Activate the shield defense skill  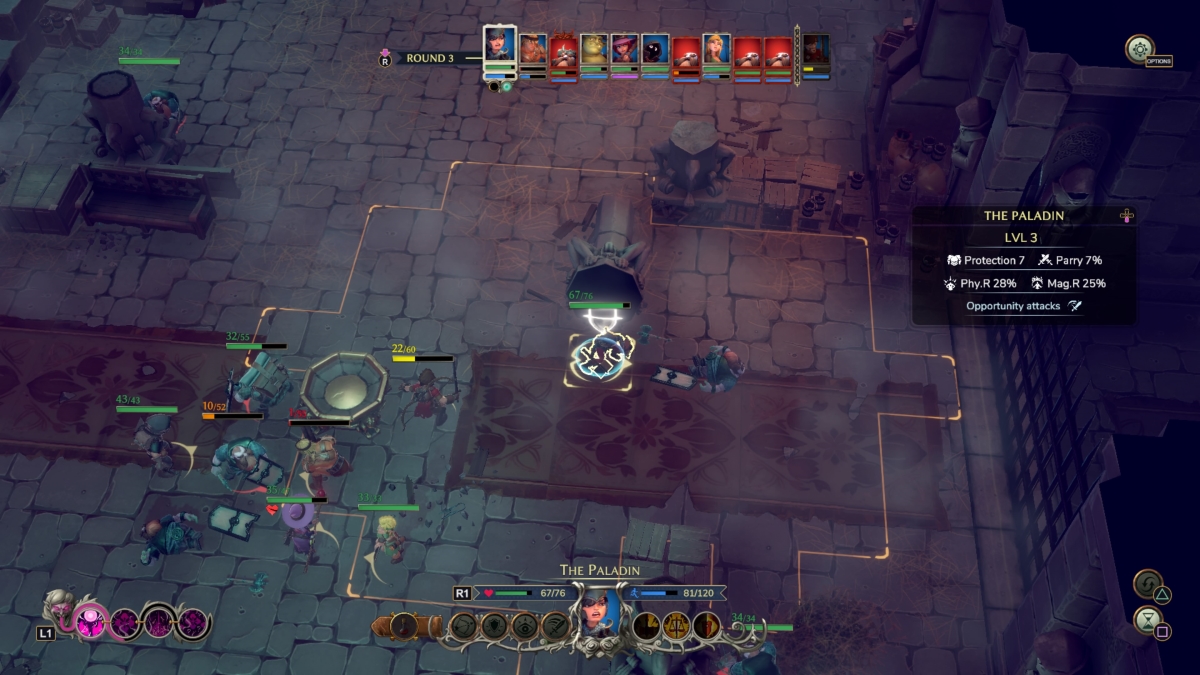[495, 626]
